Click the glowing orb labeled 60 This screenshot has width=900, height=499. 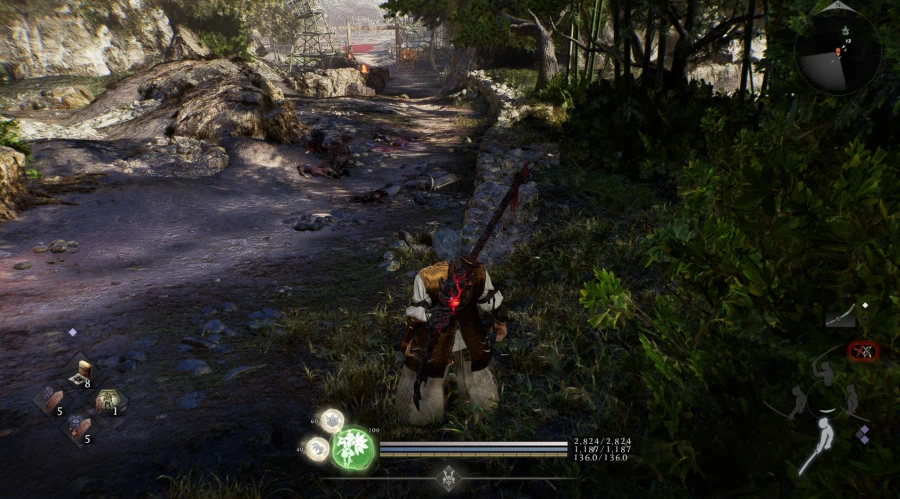[x=331, y=421]
